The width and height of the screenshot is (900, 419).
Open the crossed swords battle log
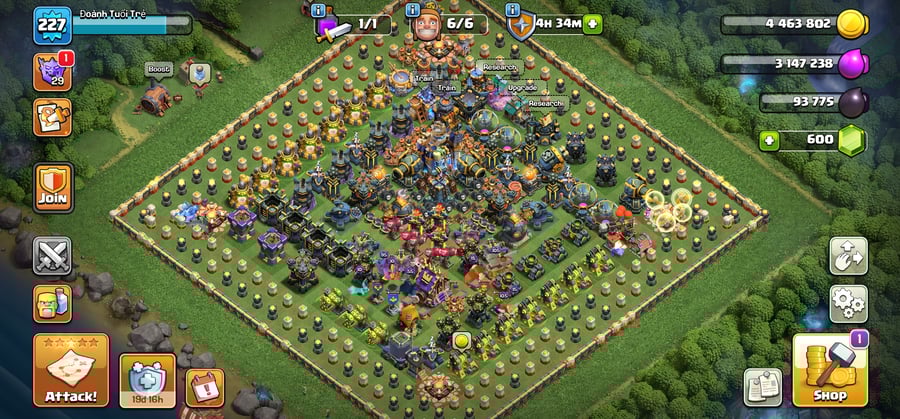(52, 255)
